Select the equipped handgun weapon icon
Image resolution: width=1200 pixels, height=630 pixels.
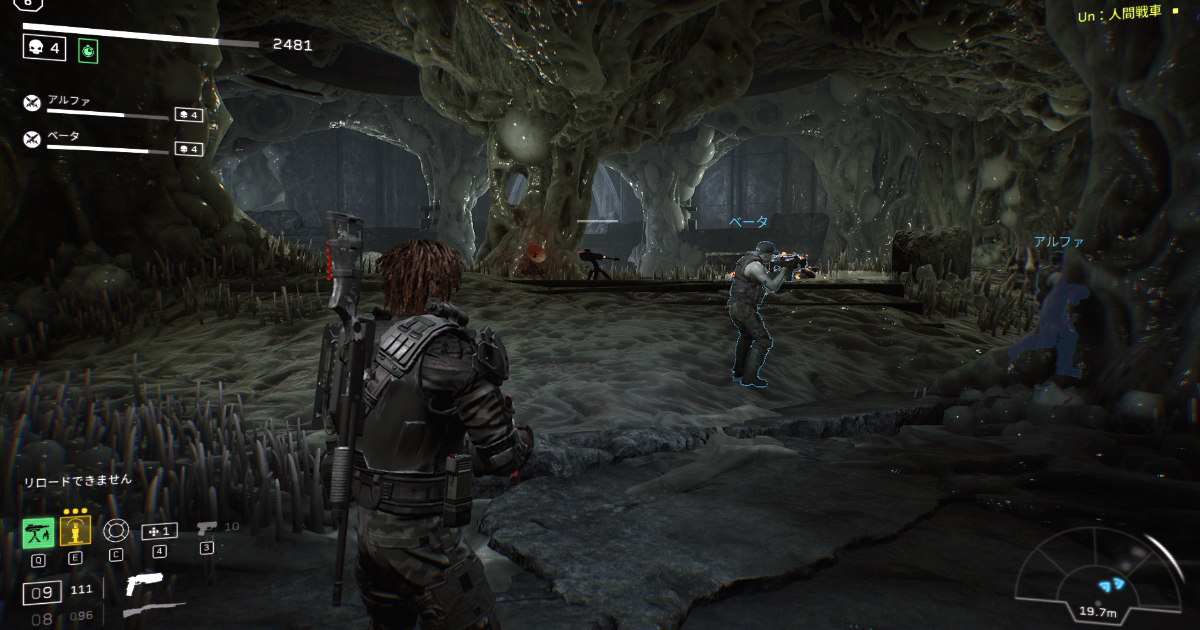click(144, 585)
